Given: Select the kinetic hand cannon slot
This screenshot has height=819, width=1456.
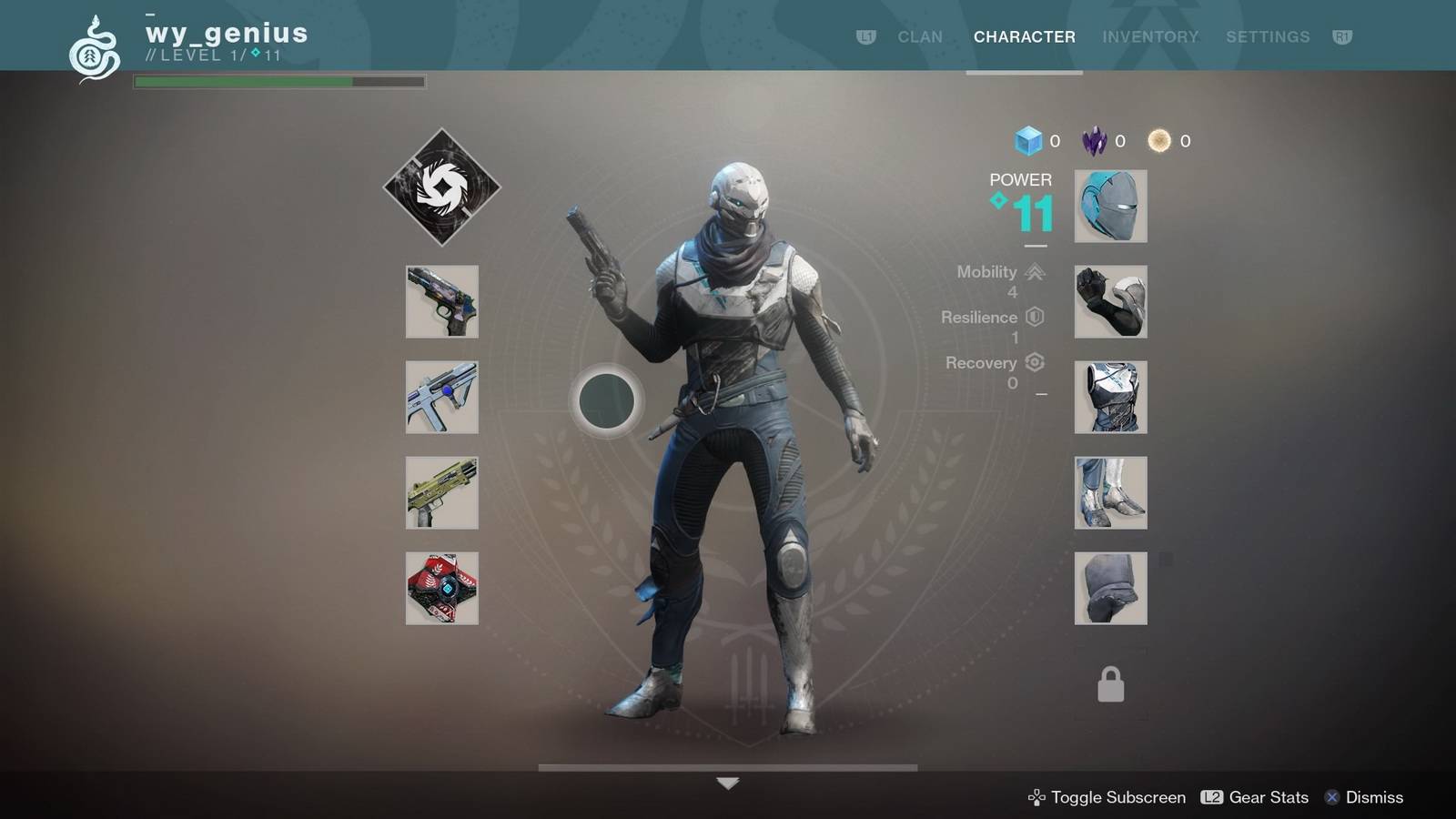Looking at the screenshot, I should 441,302.
